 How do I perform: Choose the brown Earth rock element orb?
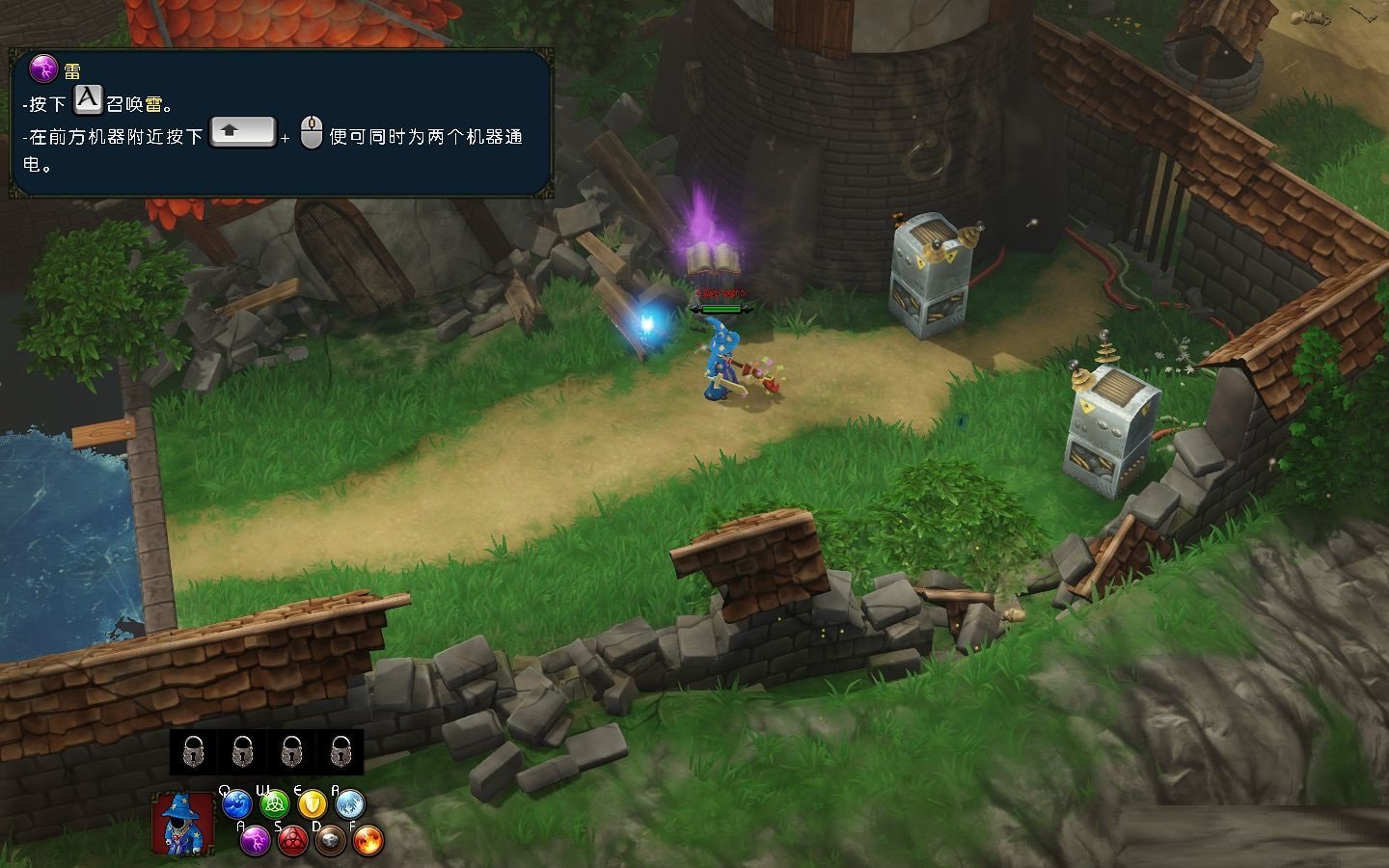pos(330,840)
